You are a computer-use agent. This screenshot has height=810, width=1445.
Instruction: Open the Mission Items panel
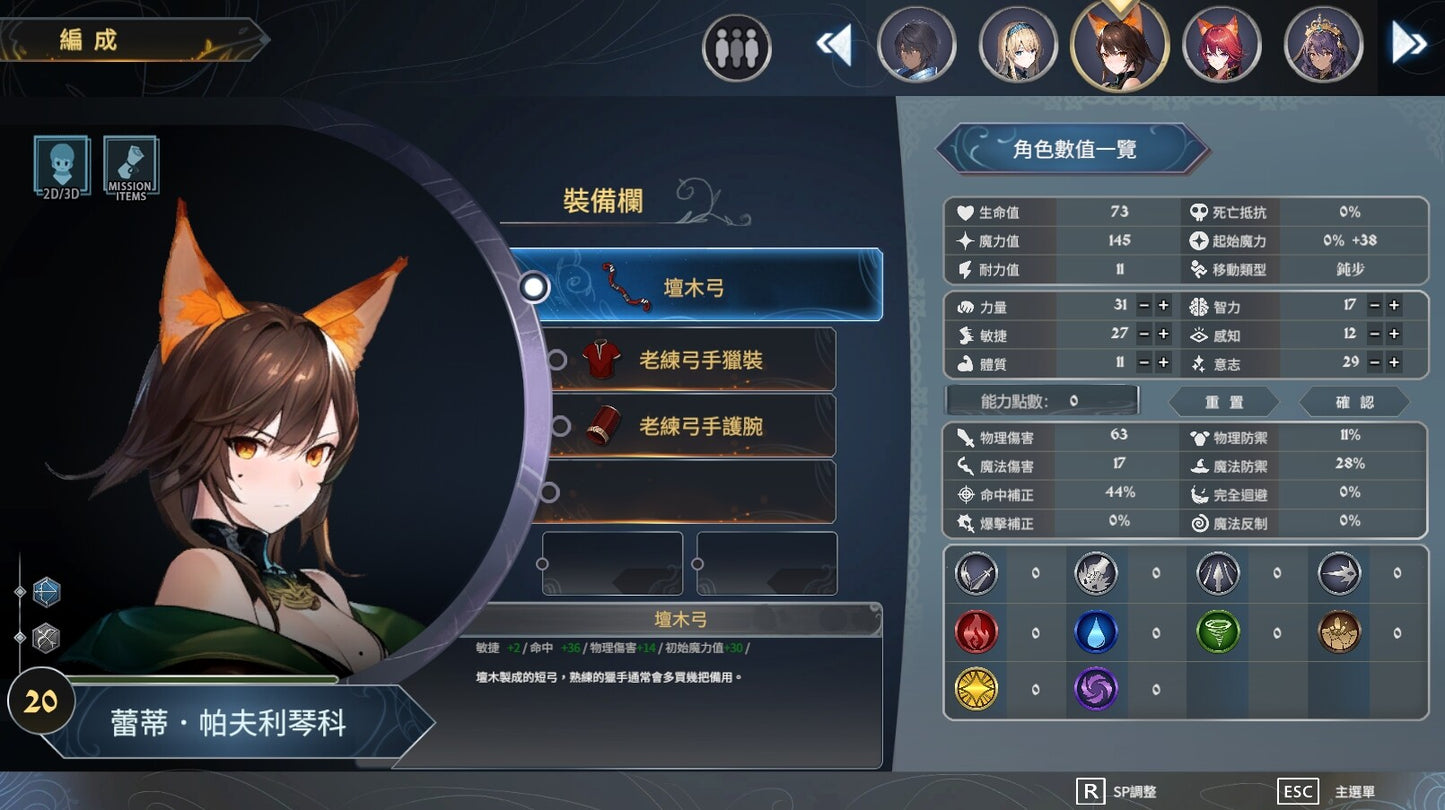pyautogui.click(x=131, y=167)
